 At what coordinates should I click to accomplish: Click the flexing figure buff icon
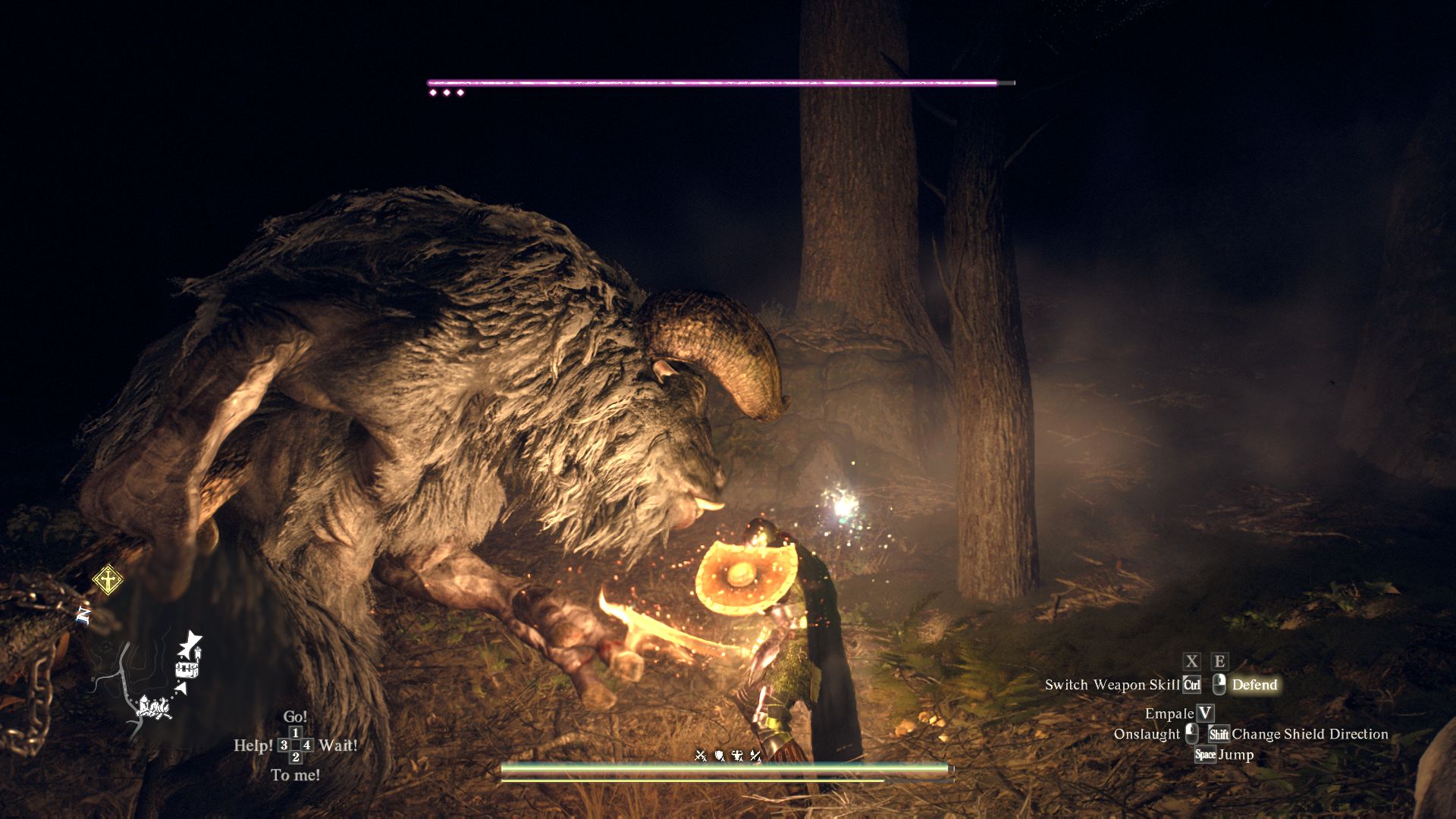pyautogui.click(x=737, y=755)
